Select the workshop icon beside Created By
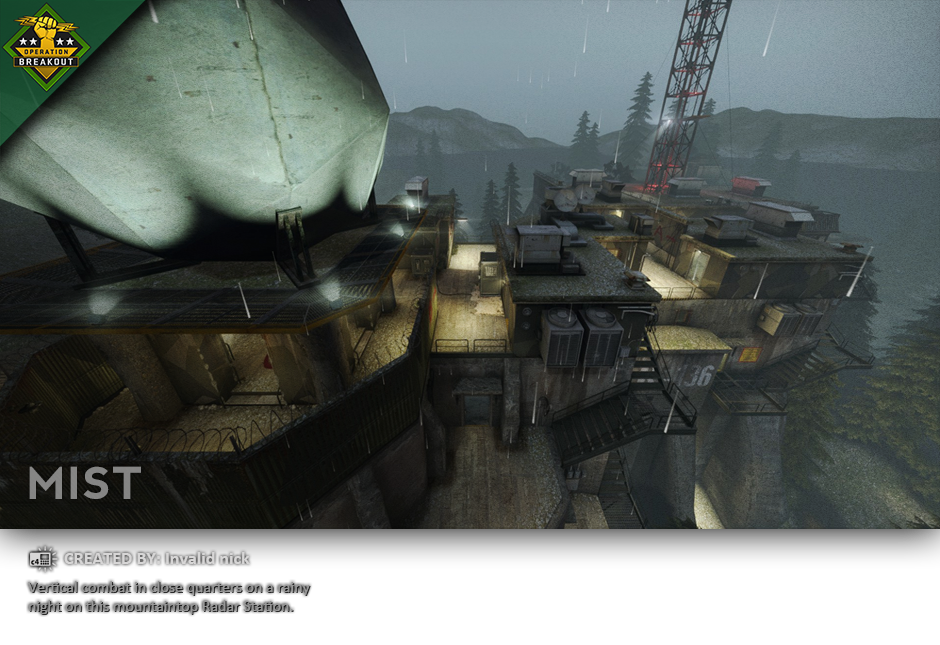Viewport: 940px width, 645px height. click(43, 559)
